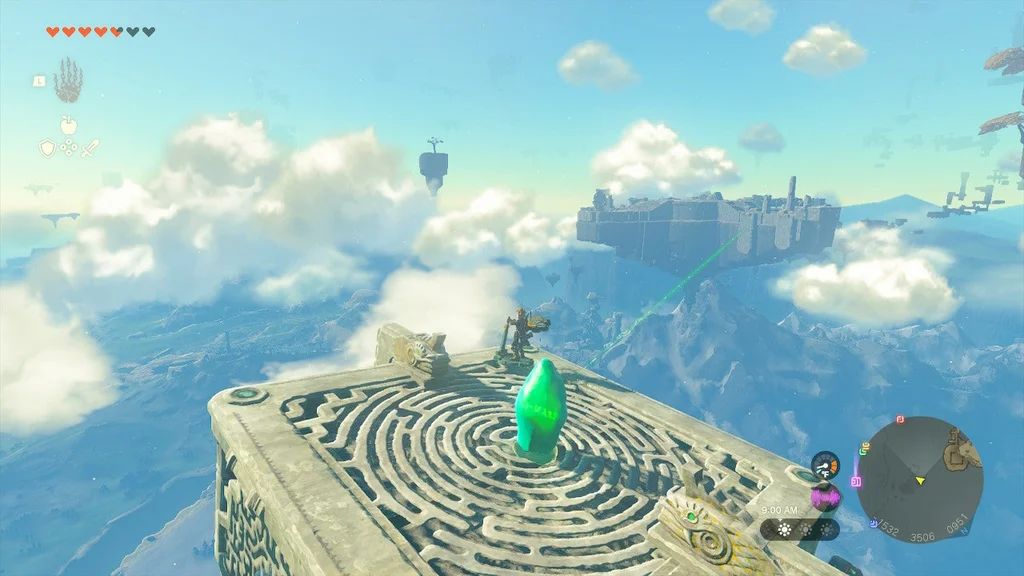Activate the Ultrahand ability icon
Image resolution: width=1024 pixels, height=576 pixels.
coord(68,80)
